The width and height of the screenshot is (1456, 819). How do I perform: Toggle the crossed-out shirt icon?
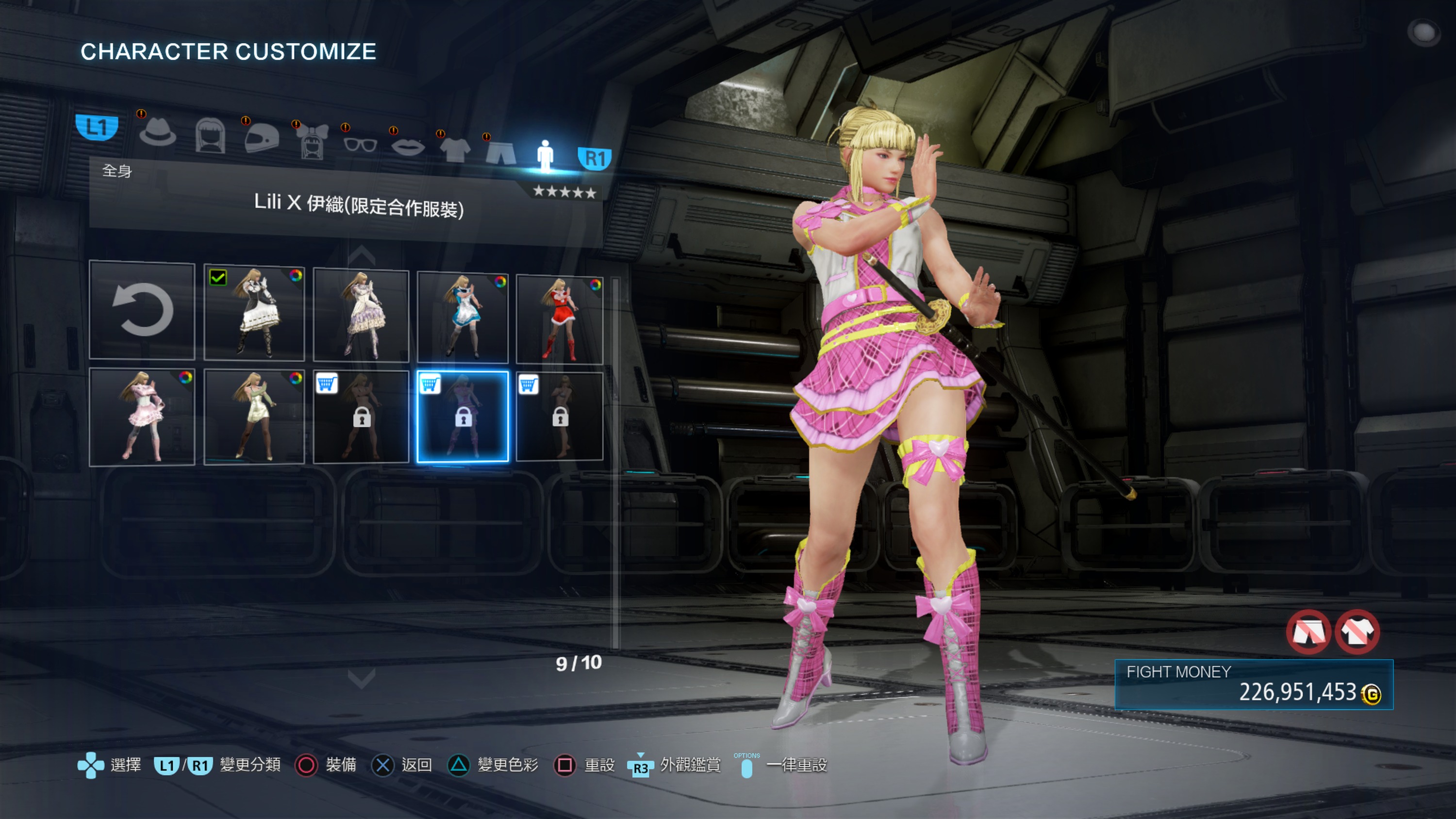coord(1357,632)
